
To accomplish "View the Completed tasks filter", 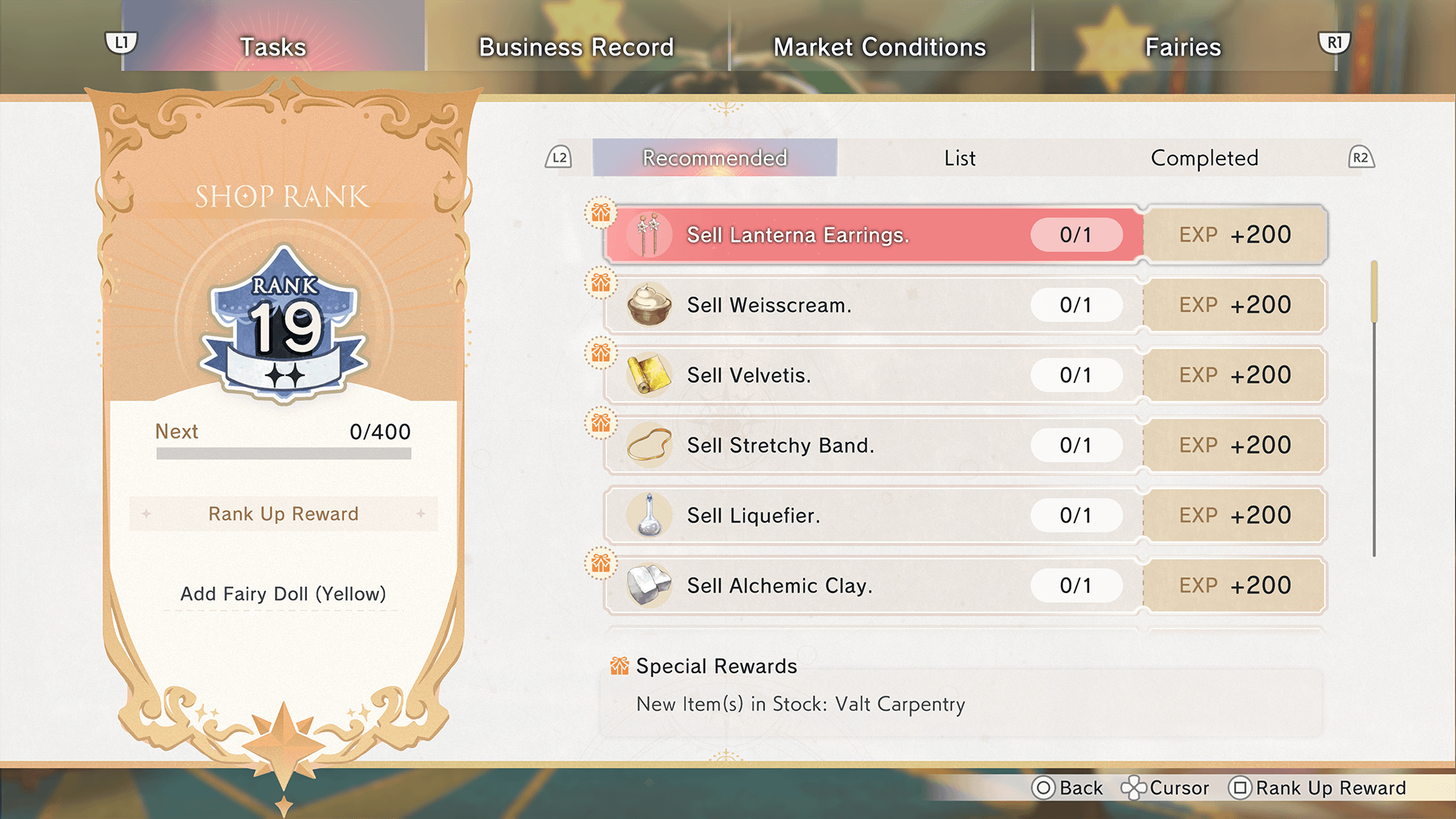I will (1204, 158).
